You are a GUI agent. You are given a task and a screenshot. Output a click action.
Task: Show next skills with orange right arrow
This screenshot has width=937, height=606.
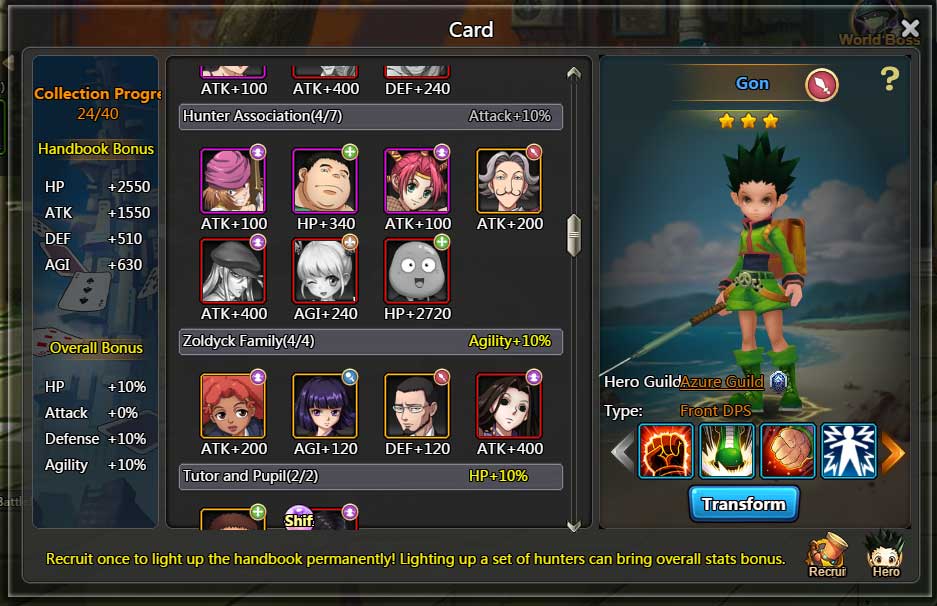pyautogui.click(x=892, y=452)
